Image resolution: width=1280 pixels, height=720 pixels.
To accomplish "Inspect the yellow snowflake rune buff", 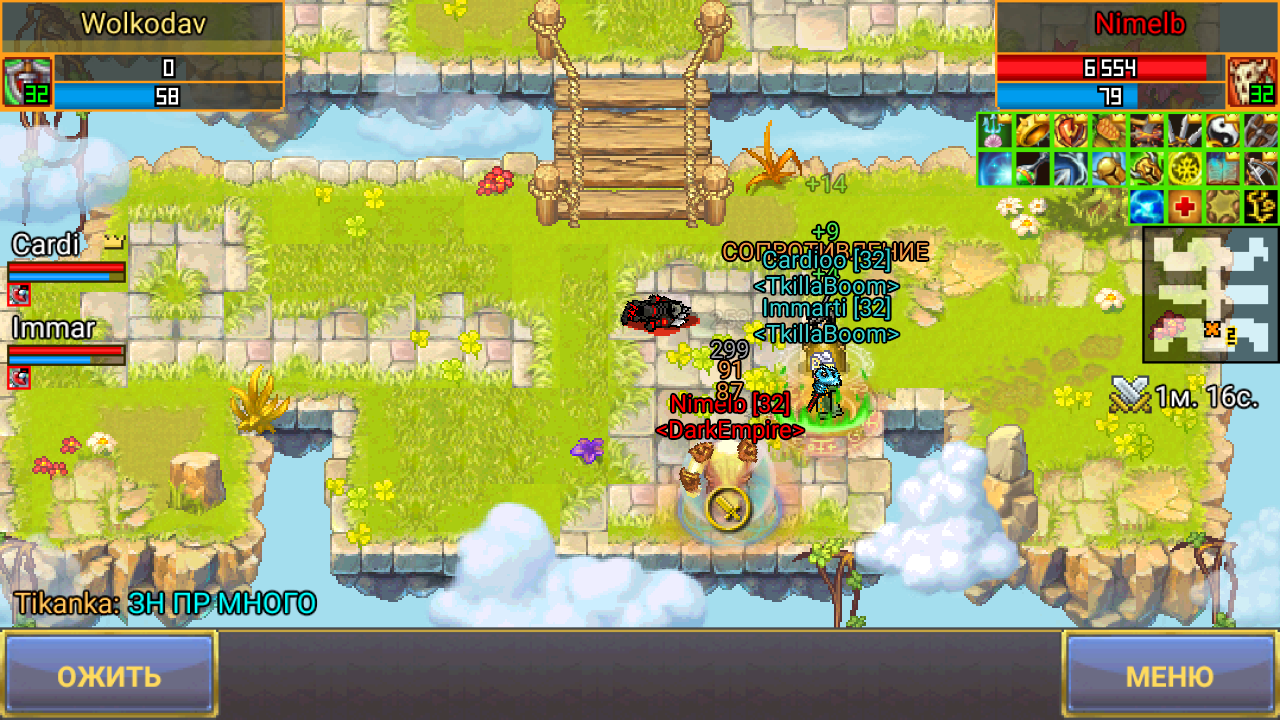I will coord(1183,169).
